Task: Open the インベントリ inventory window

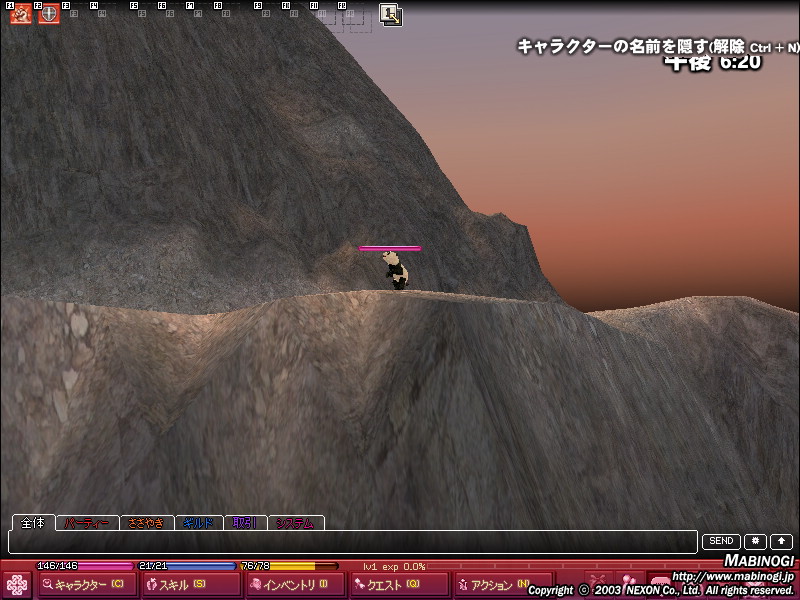Action: coord(282,585)
